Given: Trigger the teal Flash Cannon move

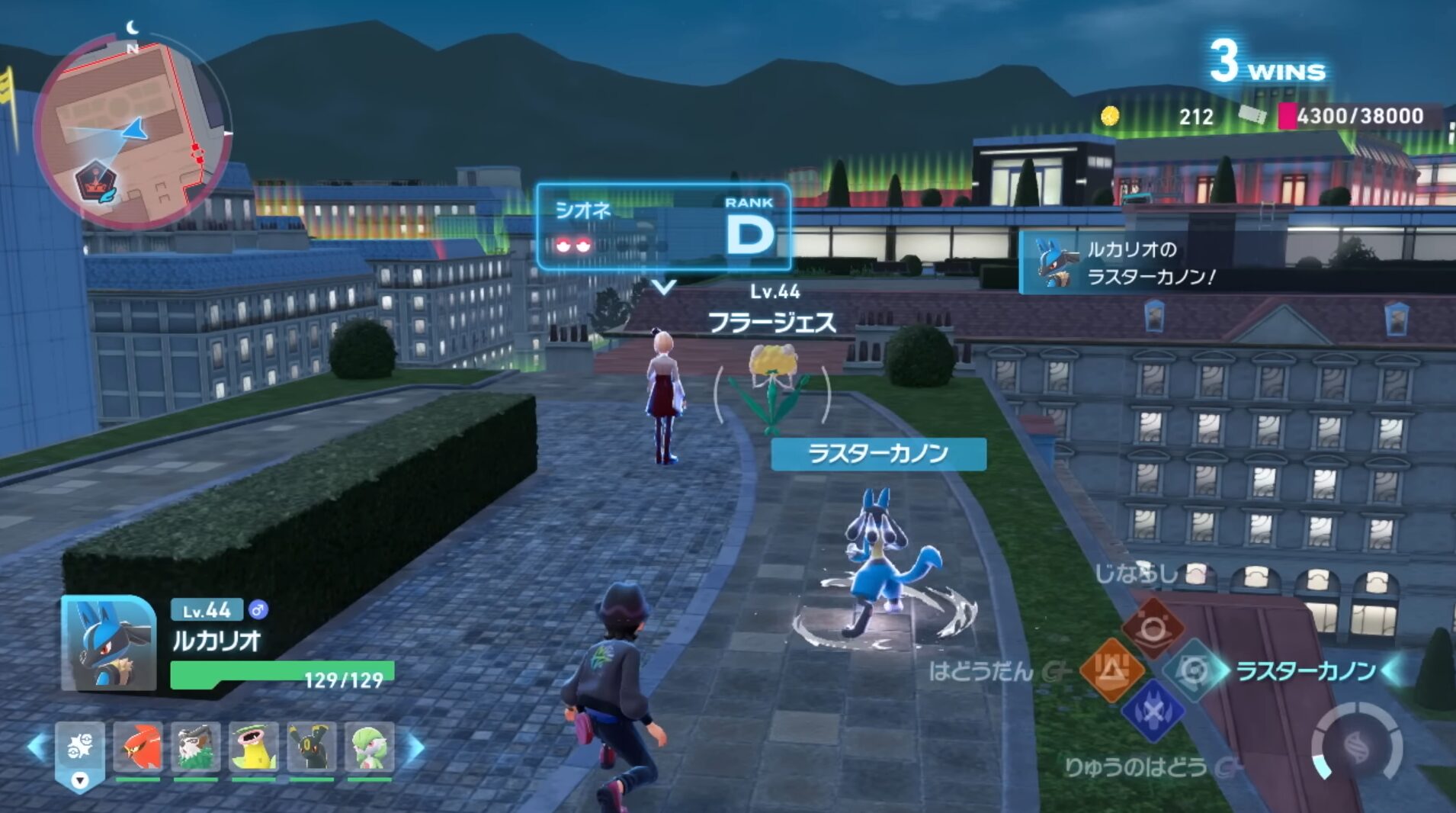Looking at the screenshot, I should click(x=1195, y=670).
